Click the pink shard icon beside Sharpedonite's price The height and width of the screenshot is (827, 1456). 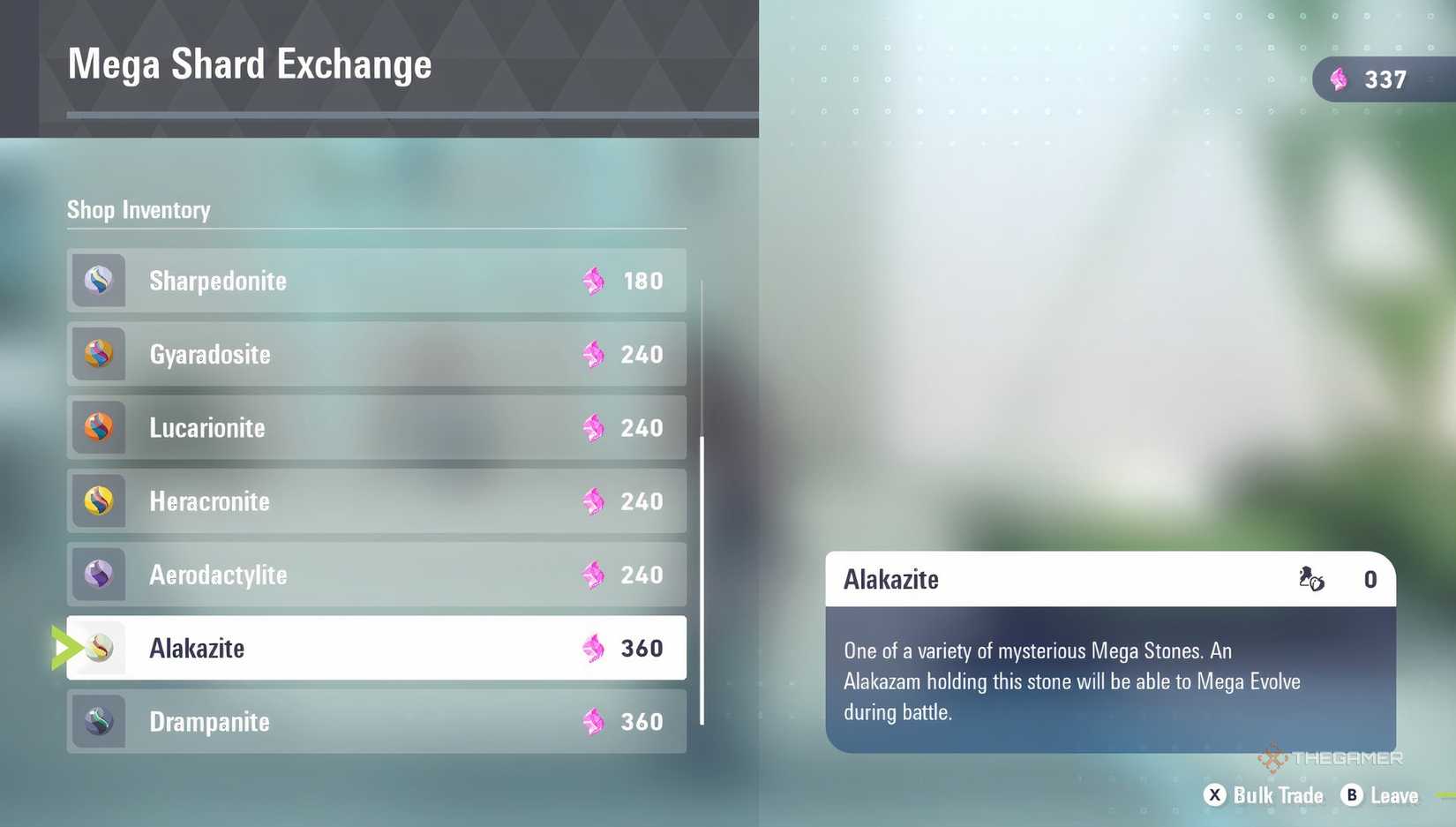click(x=593, y=281)
